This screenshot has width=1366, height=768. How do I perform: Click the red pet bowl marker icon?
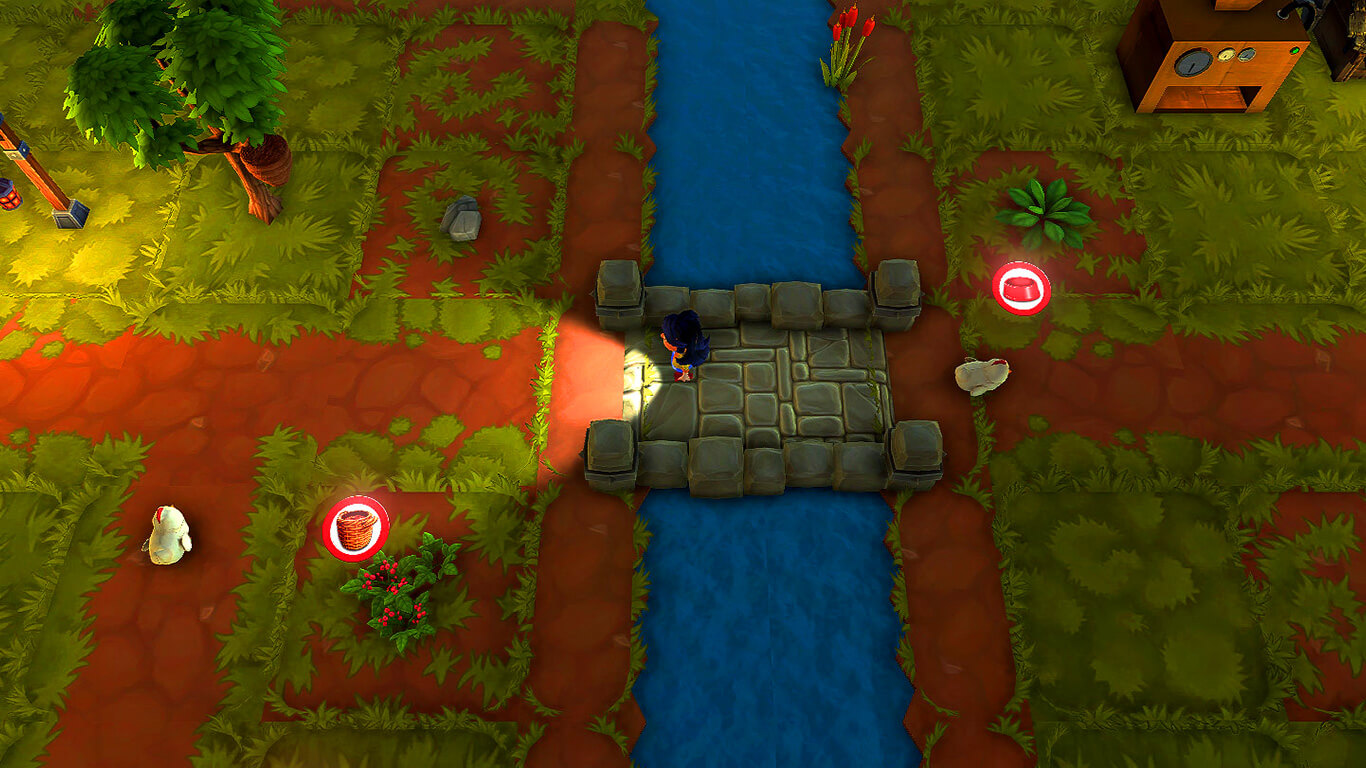1021,288
